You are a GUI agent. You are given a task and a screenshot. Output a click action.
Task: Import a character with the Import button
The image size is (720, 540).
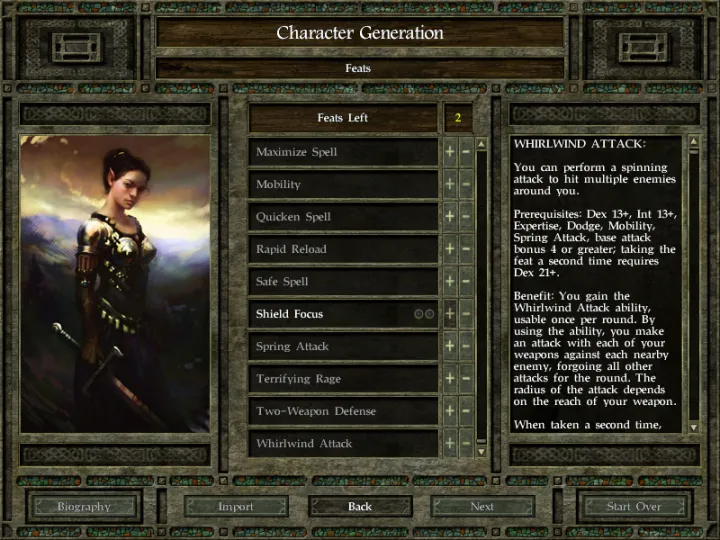coord(236,506)
